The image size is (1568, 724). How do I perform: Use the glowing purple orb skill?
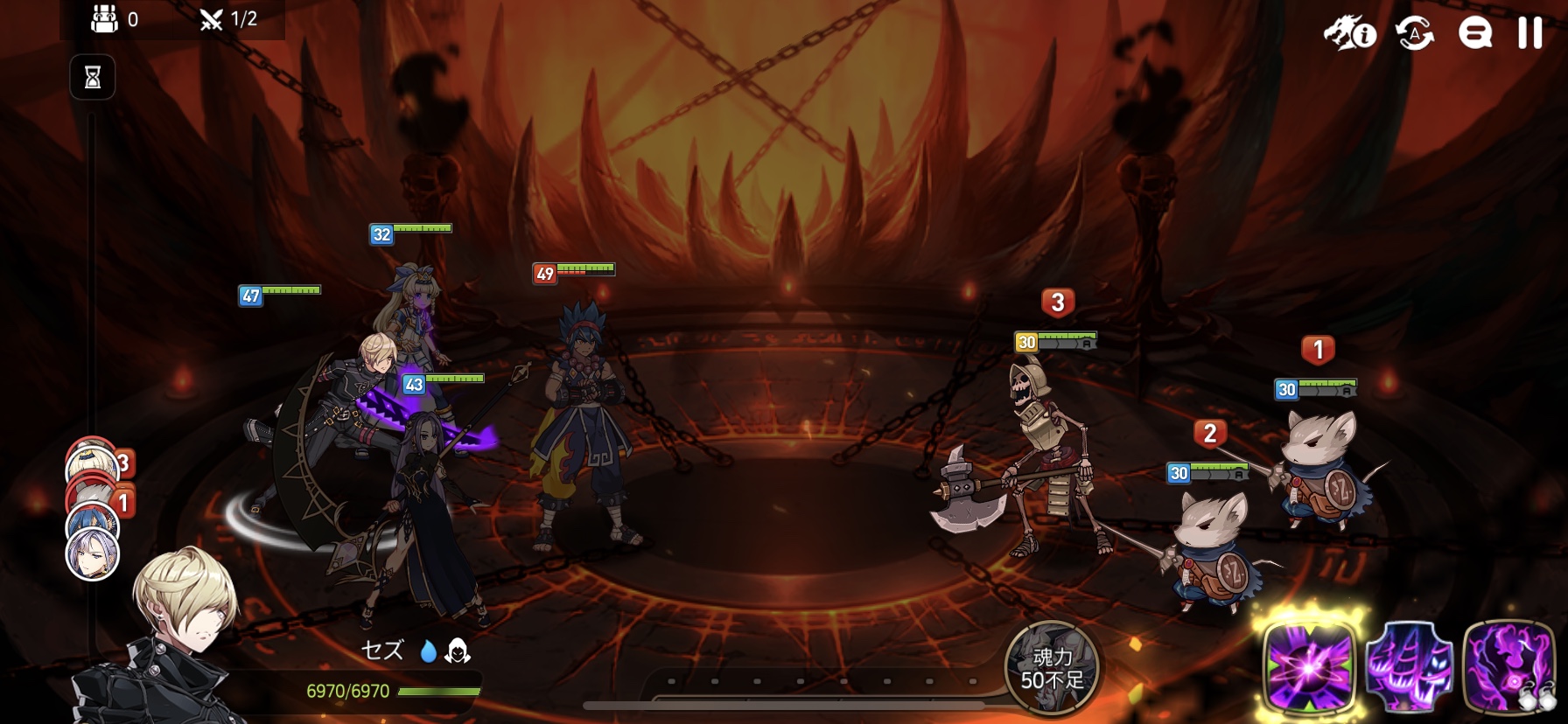pyautogui.click(x=1309, y=669)
